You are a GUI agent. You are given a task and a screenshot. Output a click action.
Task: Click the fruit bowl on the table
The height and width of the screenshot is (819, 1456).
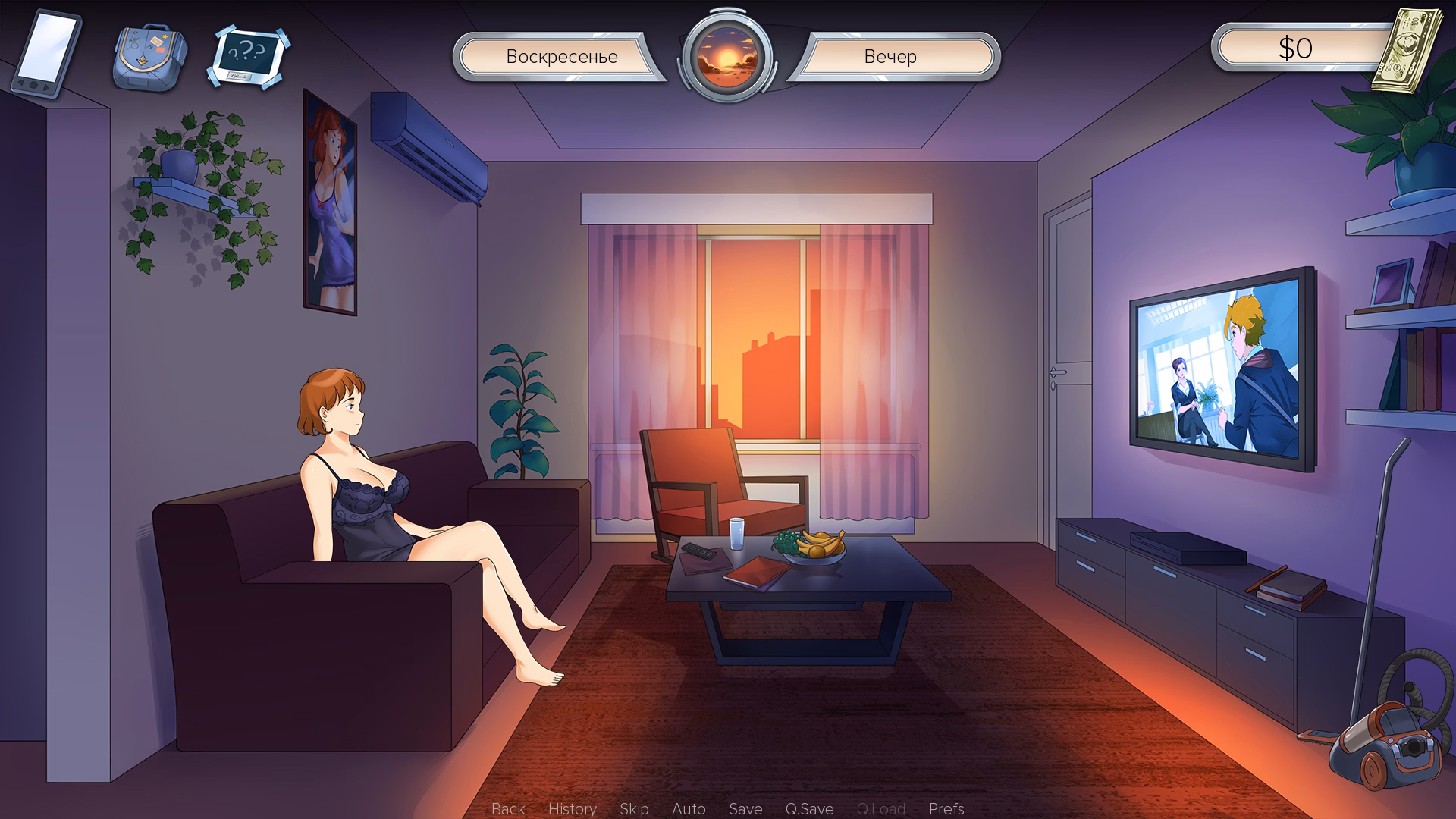[x=814, y=546]
